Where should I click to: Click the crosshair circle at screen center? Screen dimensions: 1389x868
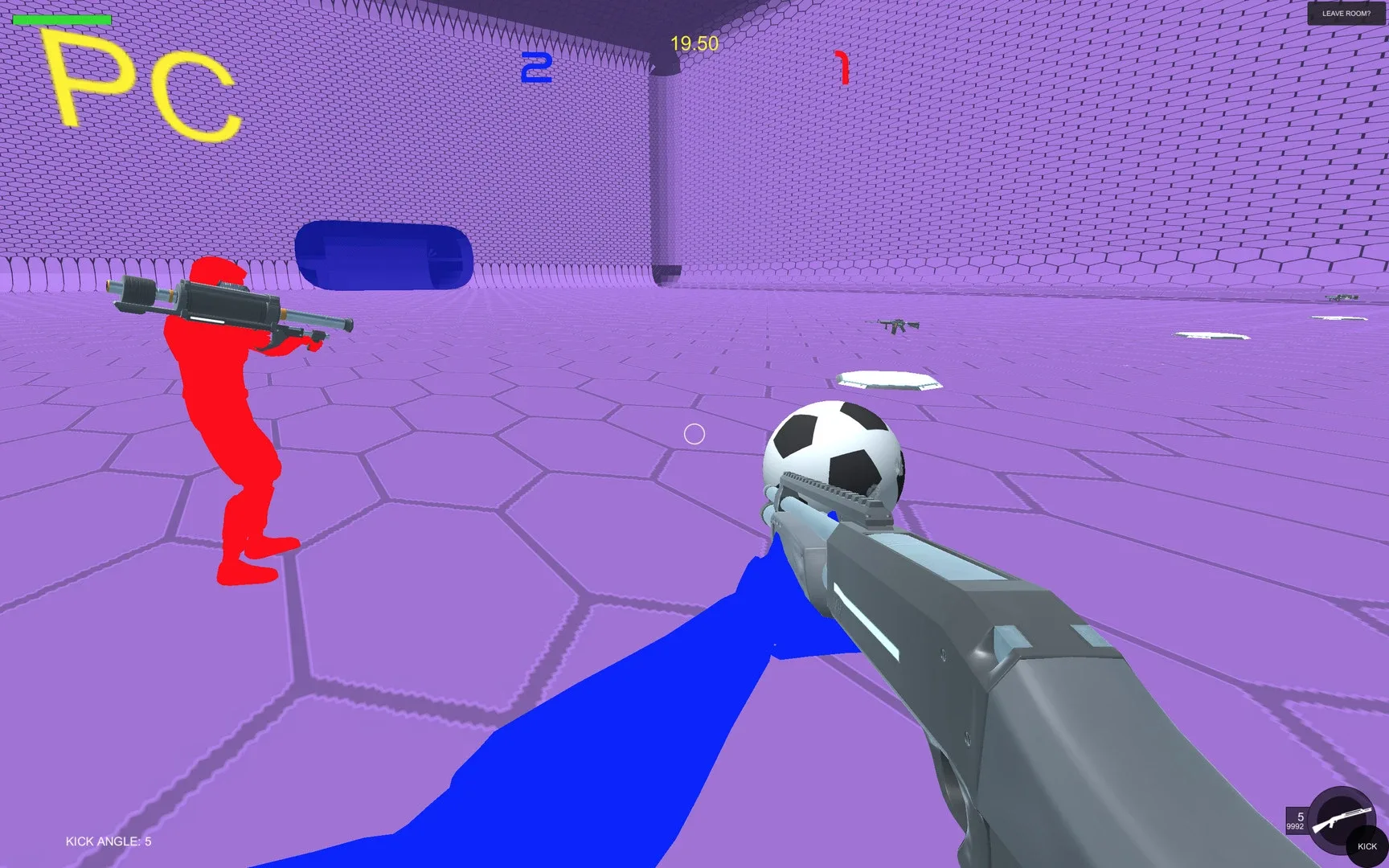(694, 435)
